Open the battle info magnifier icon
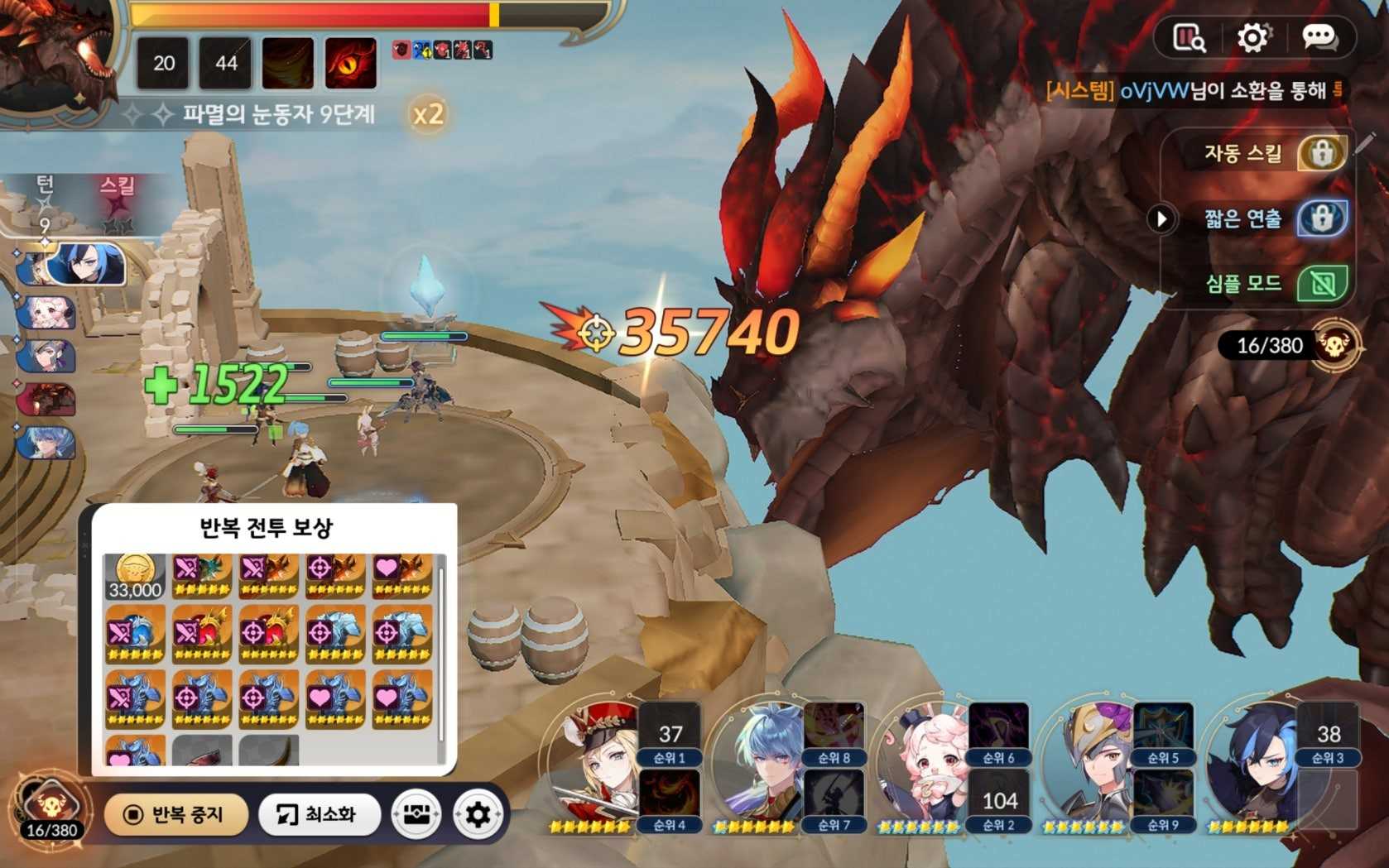Screen dimensions: 1389x868 (x=1189, y=37)
